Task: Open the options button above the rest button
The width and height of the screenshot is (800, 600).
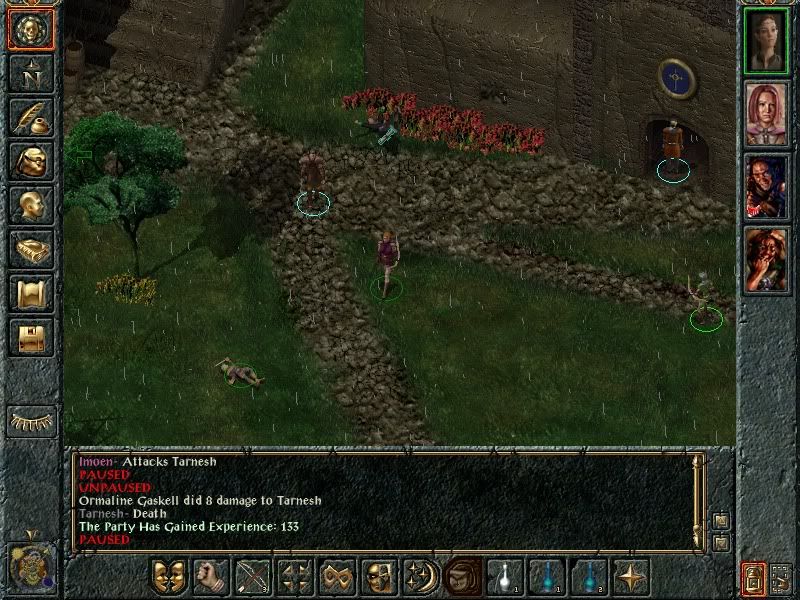Action: point(31,336)
